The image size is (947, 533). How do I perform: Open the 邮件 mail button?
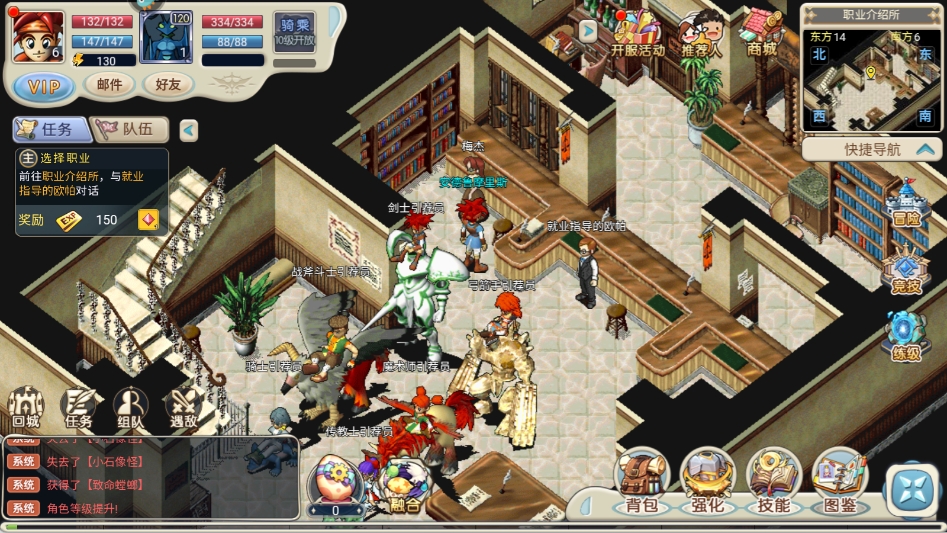click(109, 85)
